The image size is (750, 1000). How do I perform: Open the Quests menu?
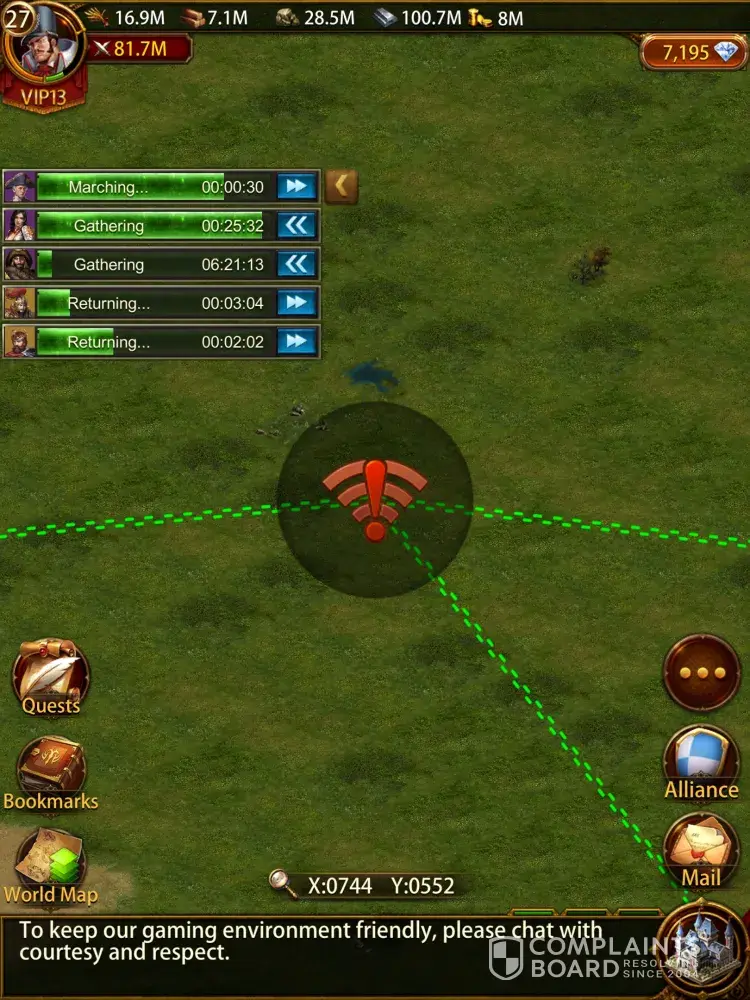50,677
